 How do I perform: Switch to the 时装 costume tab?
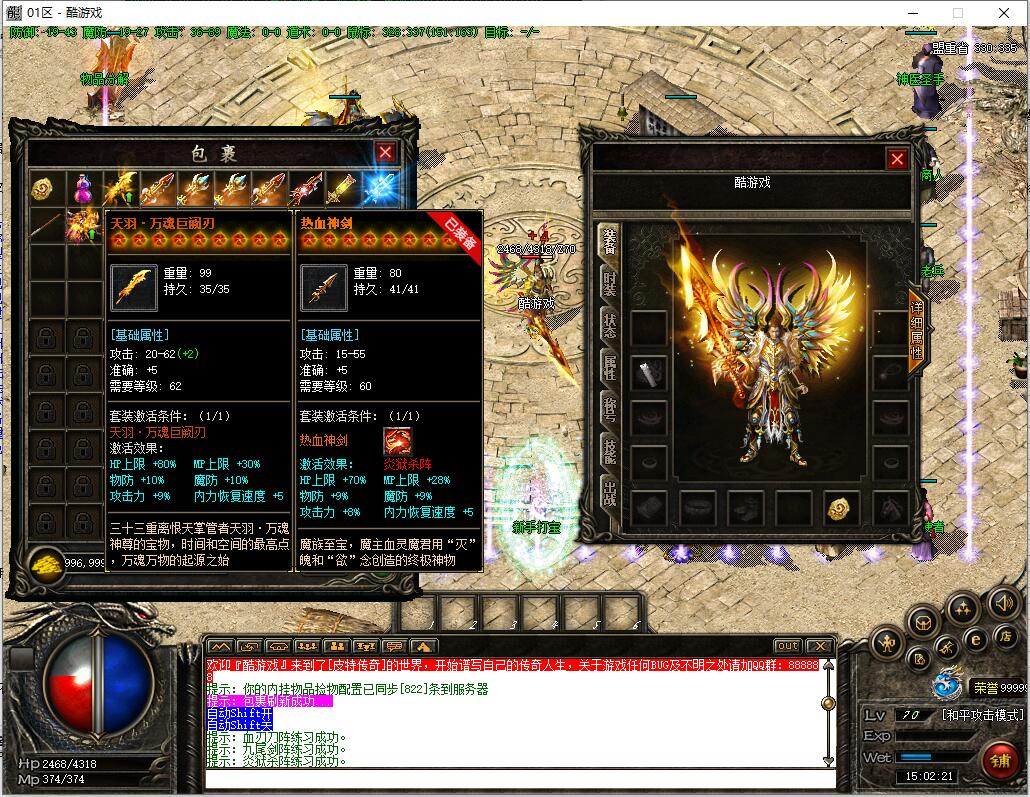click(x=609, y=283)
